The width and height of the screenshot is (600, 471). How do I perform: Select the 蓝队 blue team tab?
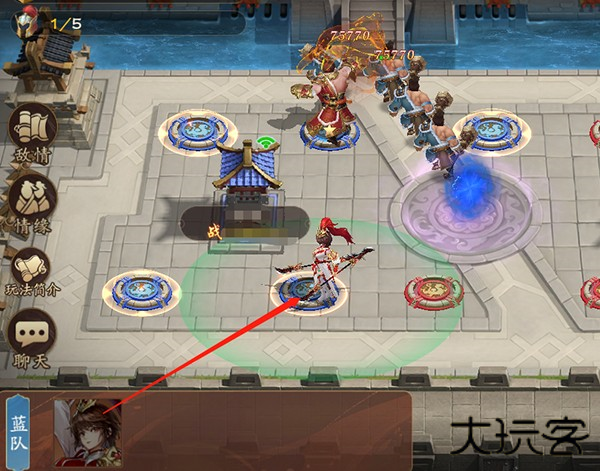[x=20, y=428]
